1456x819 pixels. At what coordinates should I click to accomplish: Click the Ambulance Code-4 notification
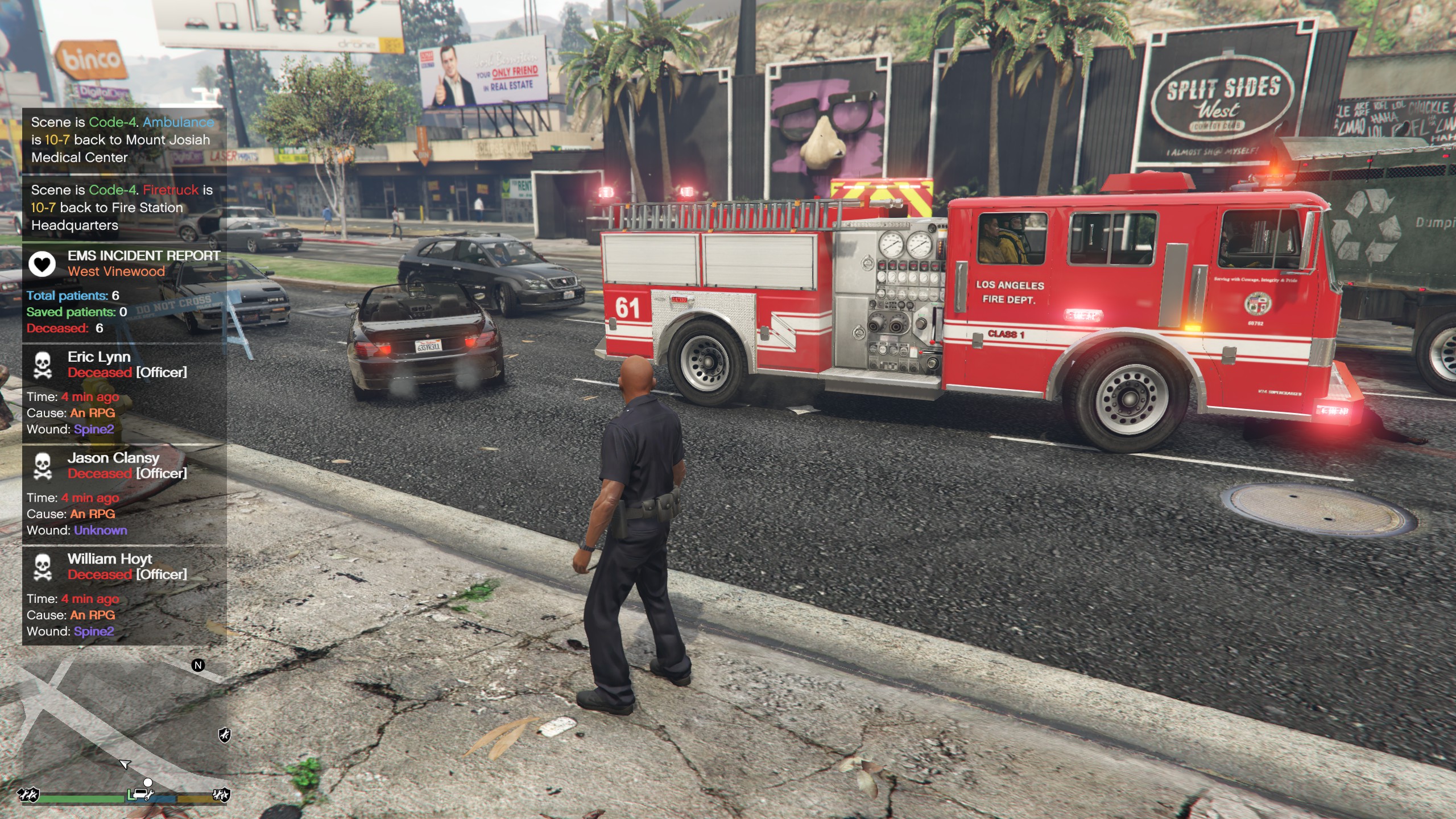tap(124, 140)
